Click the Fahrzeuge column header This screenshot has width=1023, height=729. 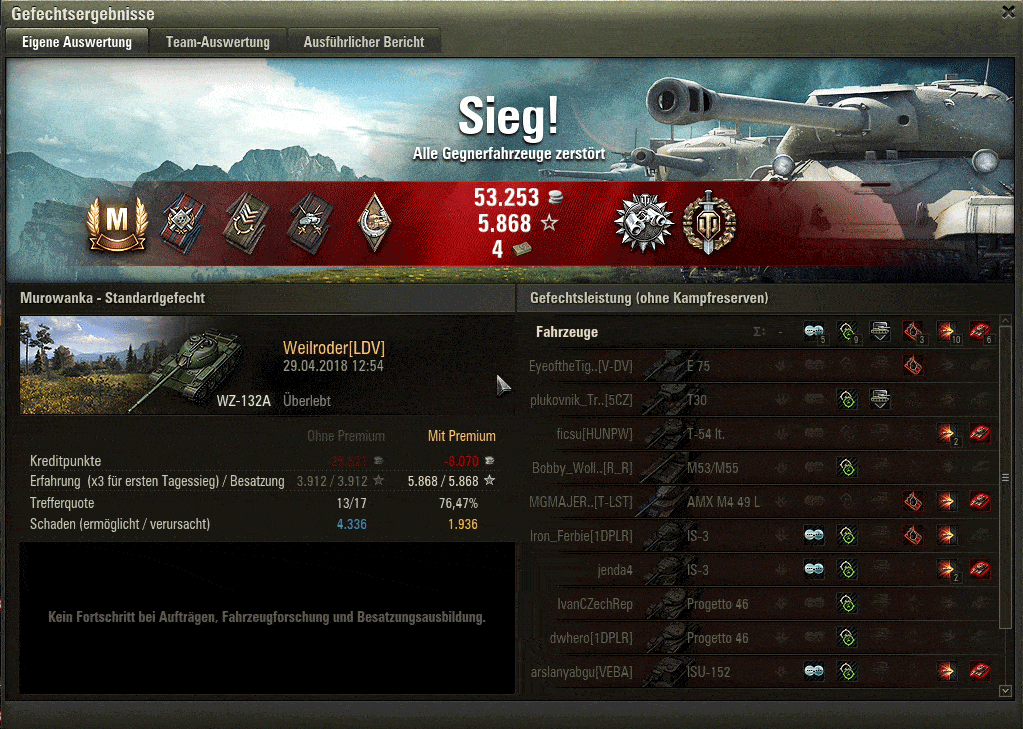(567, 331)
